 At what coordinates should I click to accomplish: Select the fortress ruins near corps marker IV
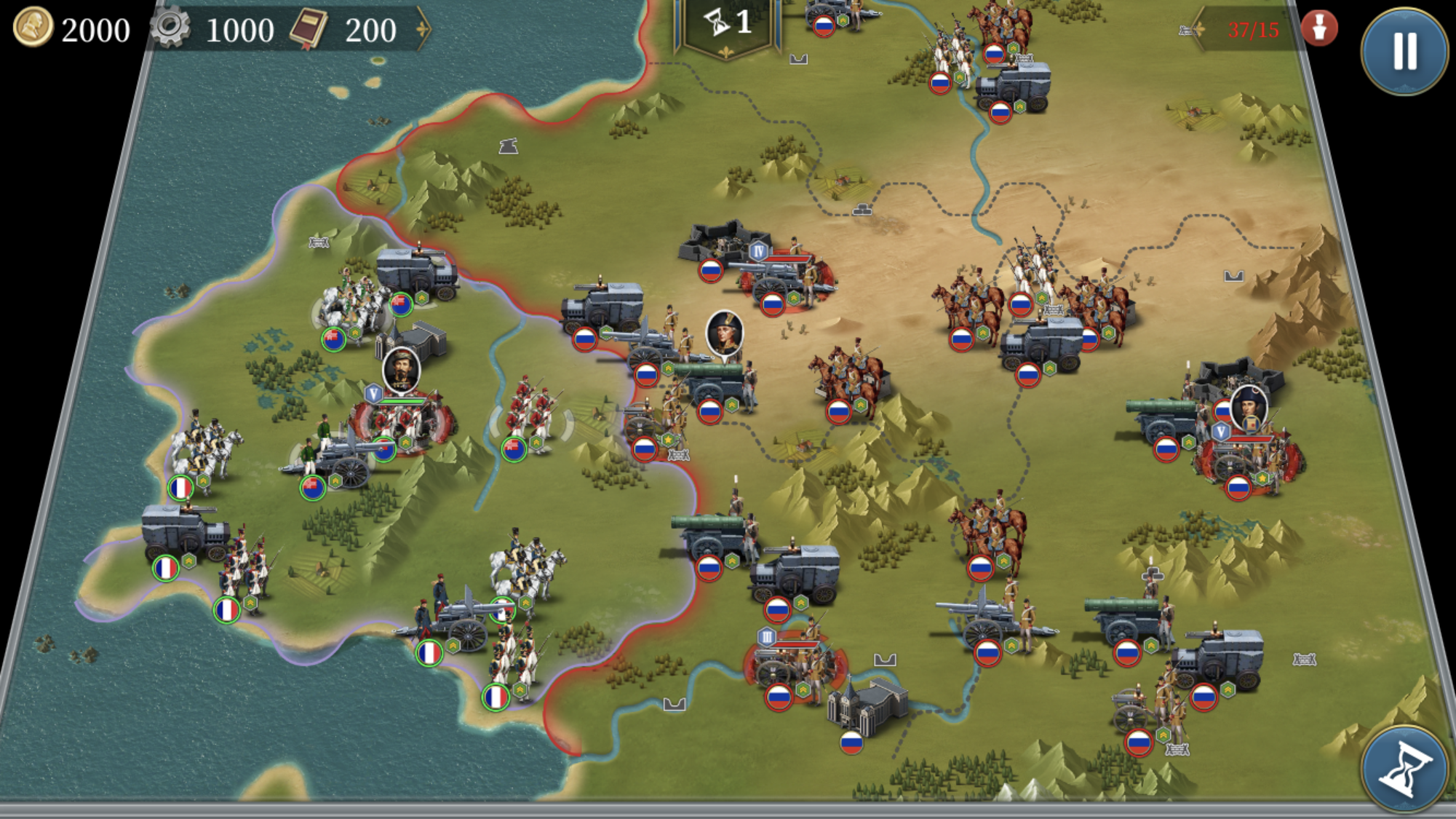(720, 240)
